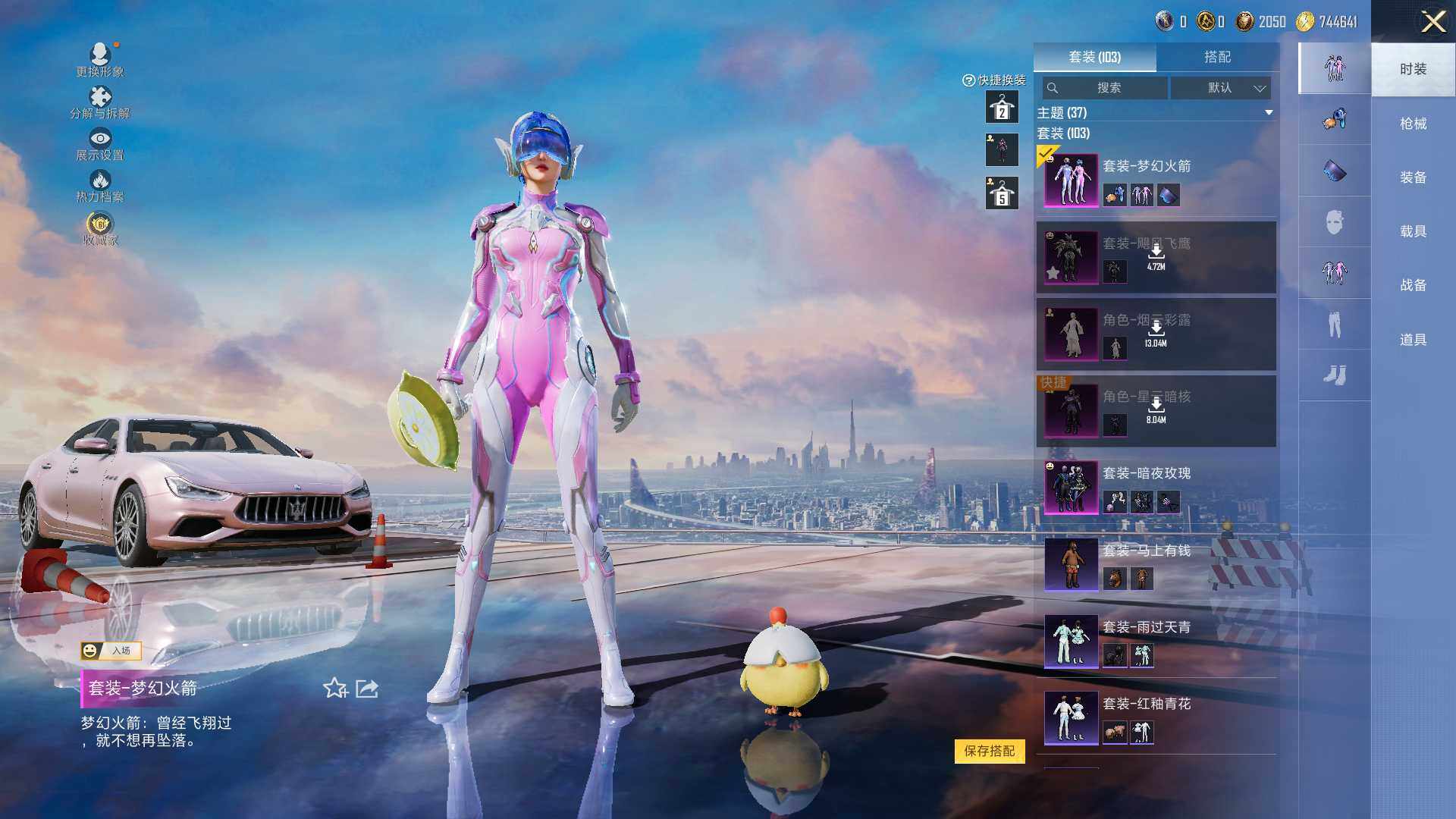Screen dimensions: 1456x819
Task: Select the 装备 category
Action: pyautogui.click(x=1413, y=177)
